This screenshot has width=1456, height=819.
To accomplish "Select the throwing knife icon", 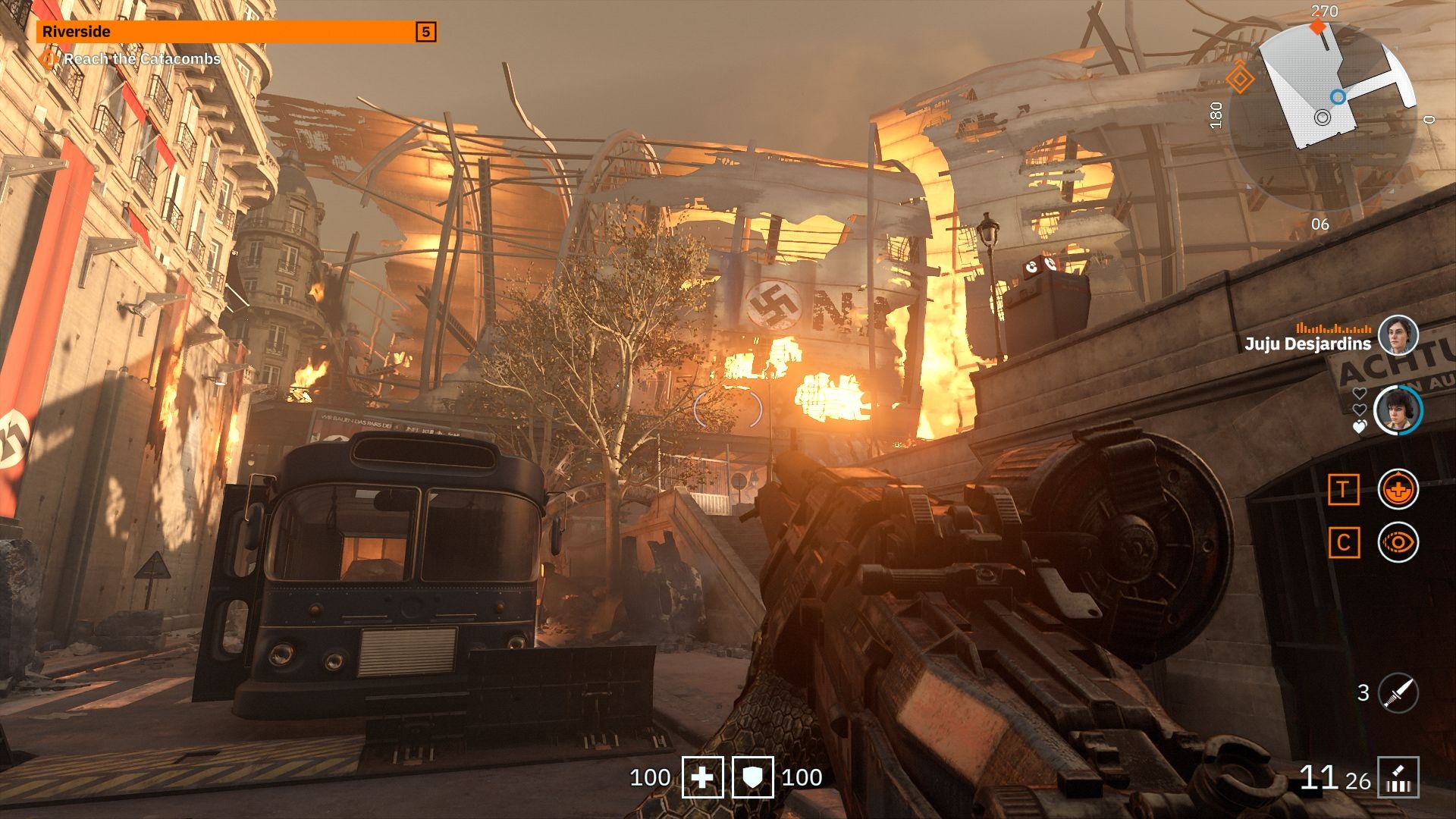I will pos(1398,692).
